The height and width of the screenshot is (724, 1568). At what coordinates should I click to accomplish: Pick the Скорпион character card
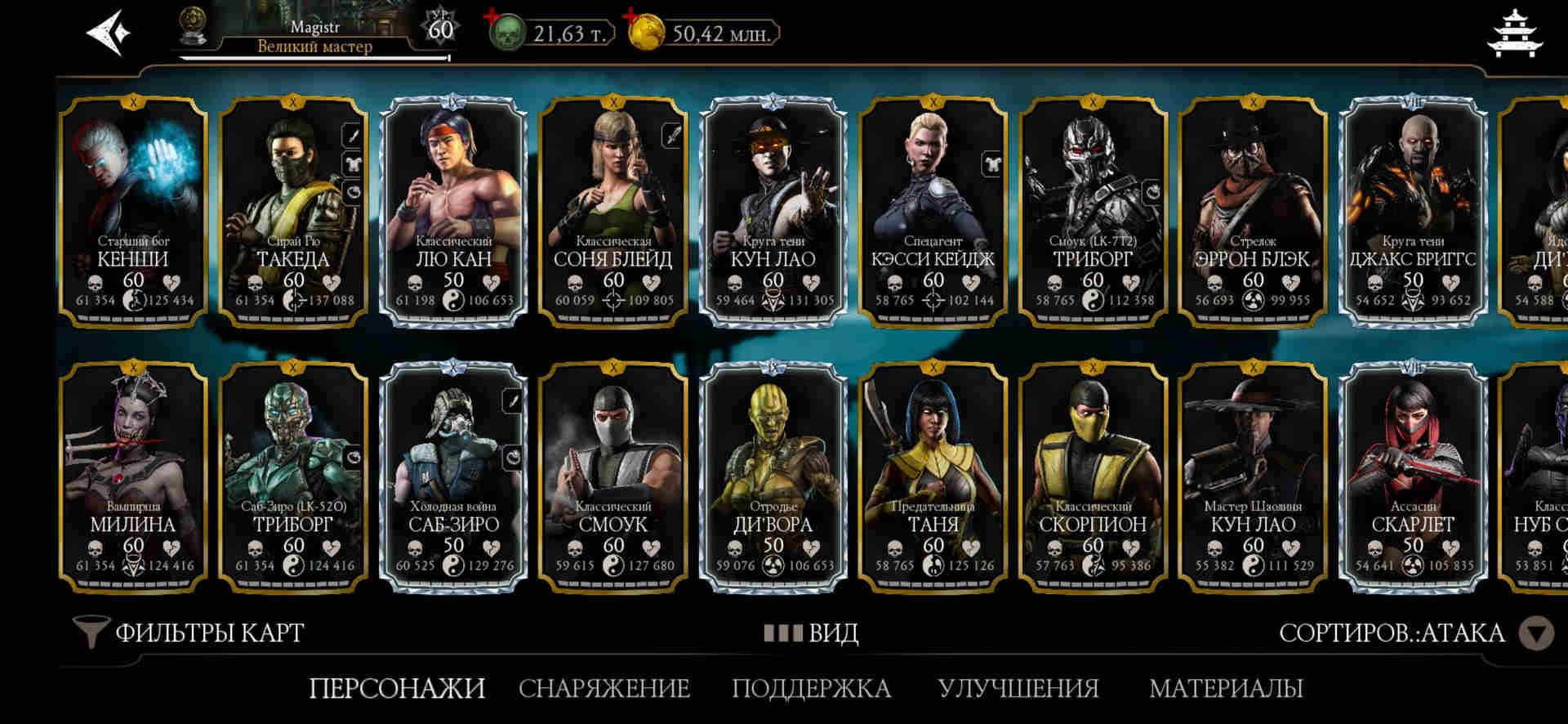pos(1093,476)
